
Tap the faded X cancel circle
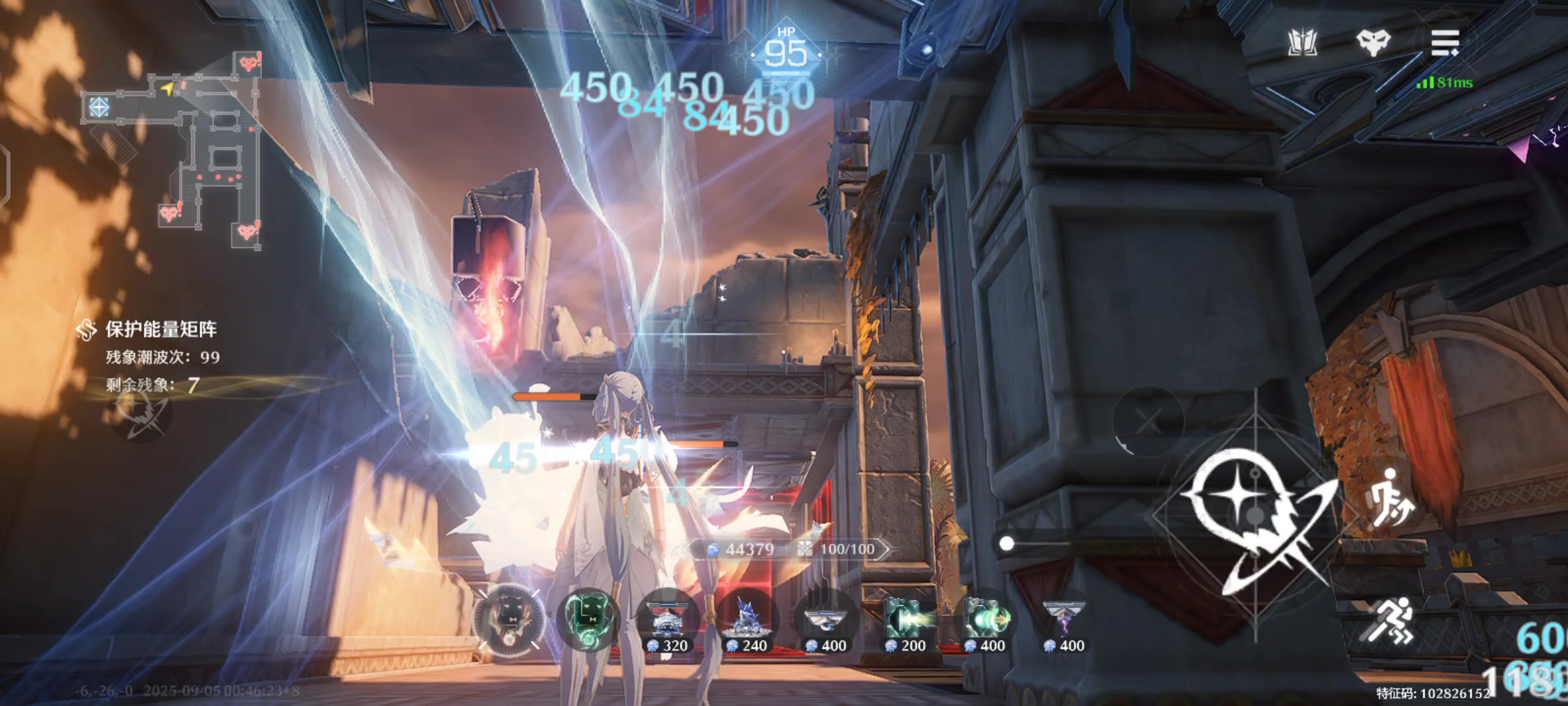point(1148,422)
